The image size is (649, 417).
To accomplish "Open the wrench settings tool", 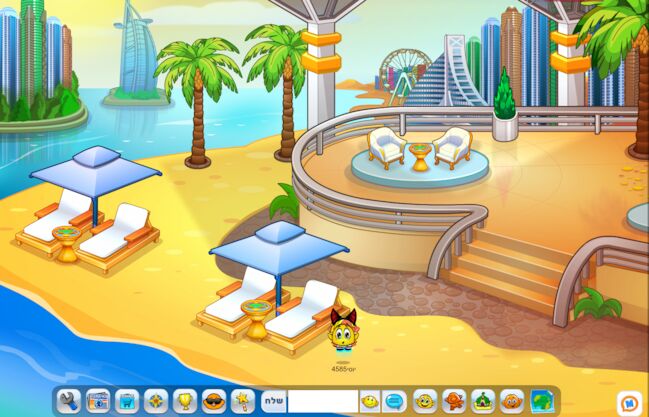I will (69, 401).
